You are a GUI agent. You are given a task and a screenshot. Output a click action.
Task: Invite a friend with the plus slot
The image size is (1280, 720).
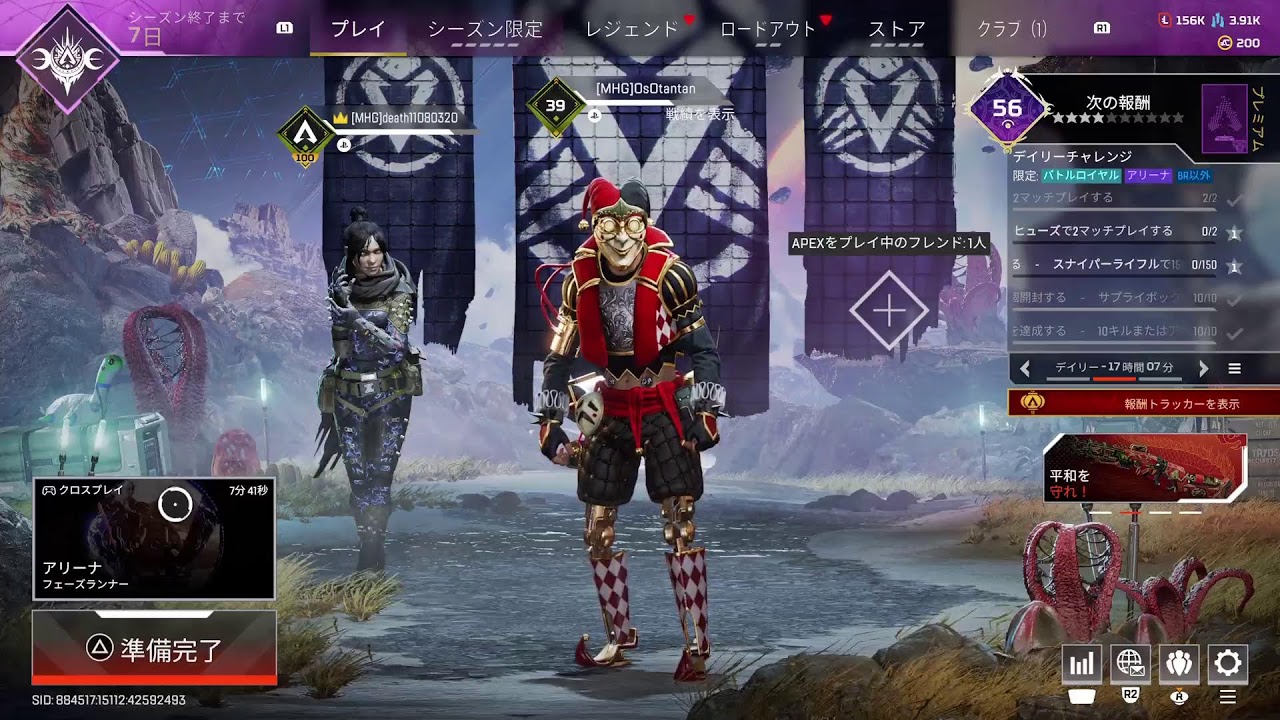tap(888, 311)
